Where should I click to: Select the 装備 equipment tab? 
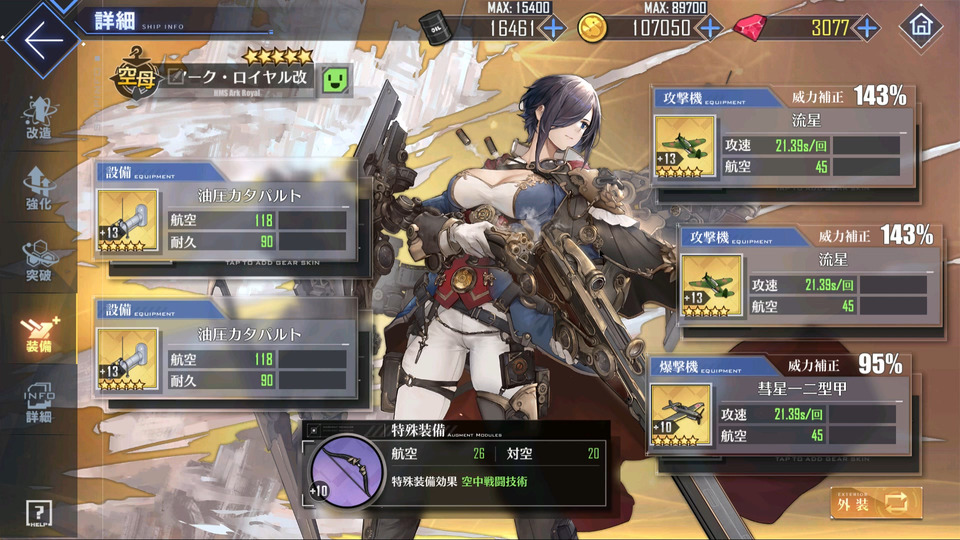pos(38,332)
